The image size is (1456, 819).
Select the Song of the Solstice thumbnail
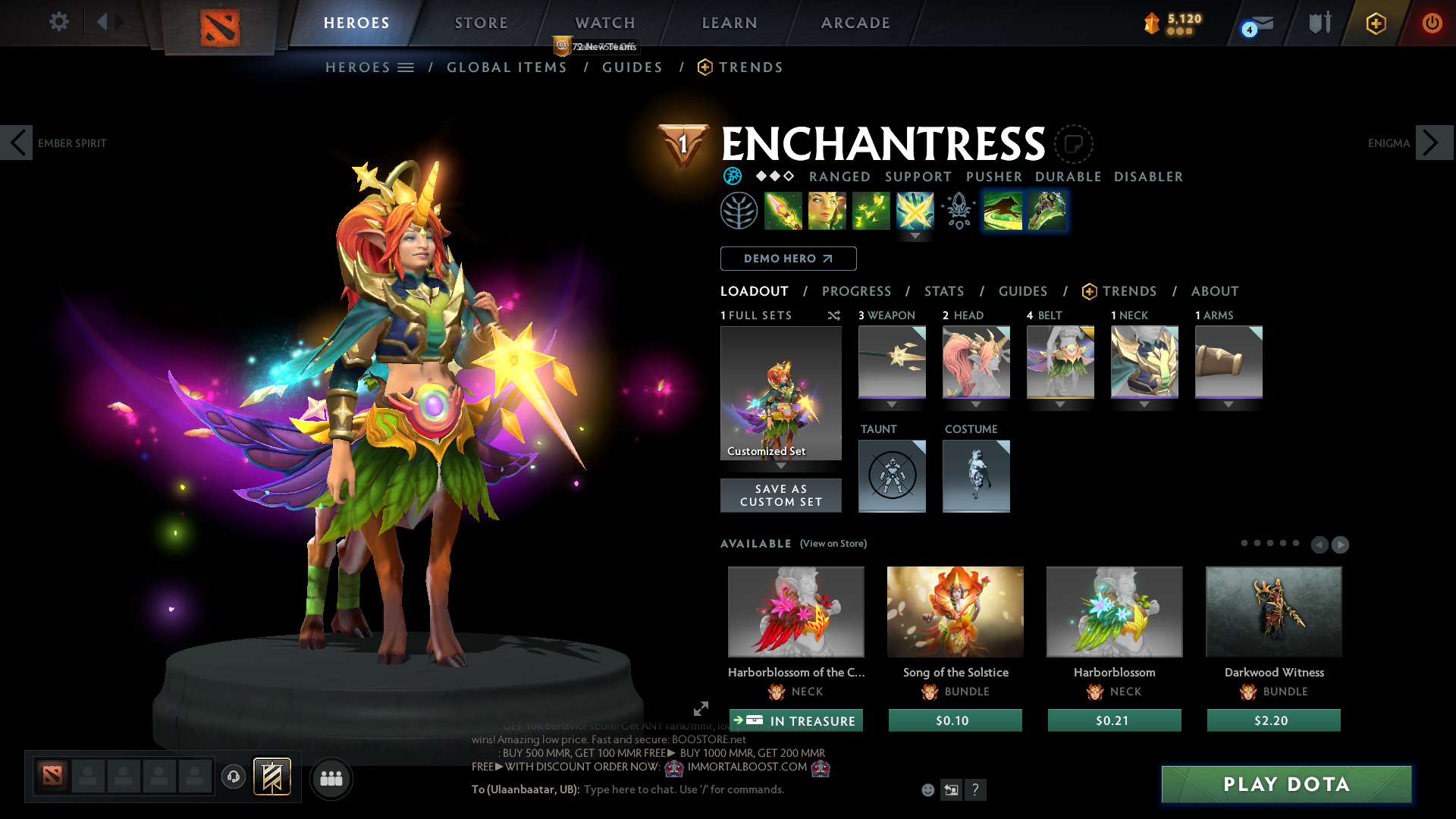click(955, 611)
